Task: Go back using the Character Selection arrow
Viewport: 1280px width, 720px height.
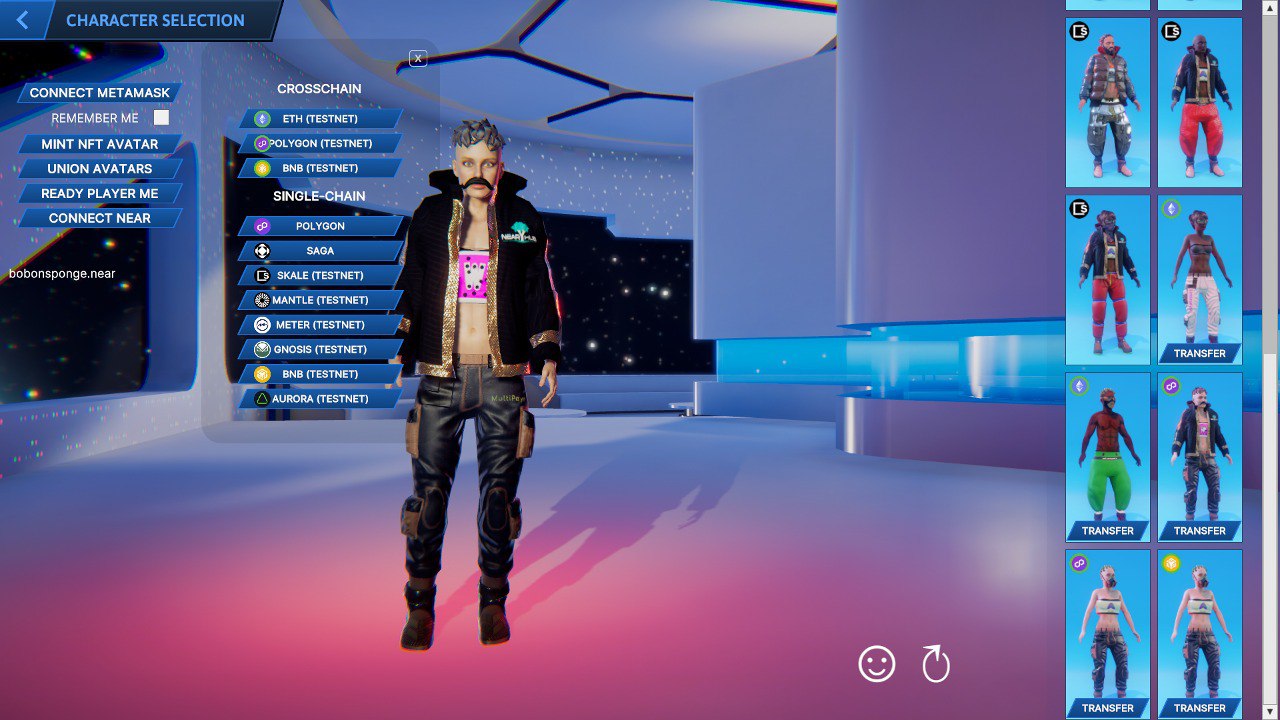Action: coord(22,20)
